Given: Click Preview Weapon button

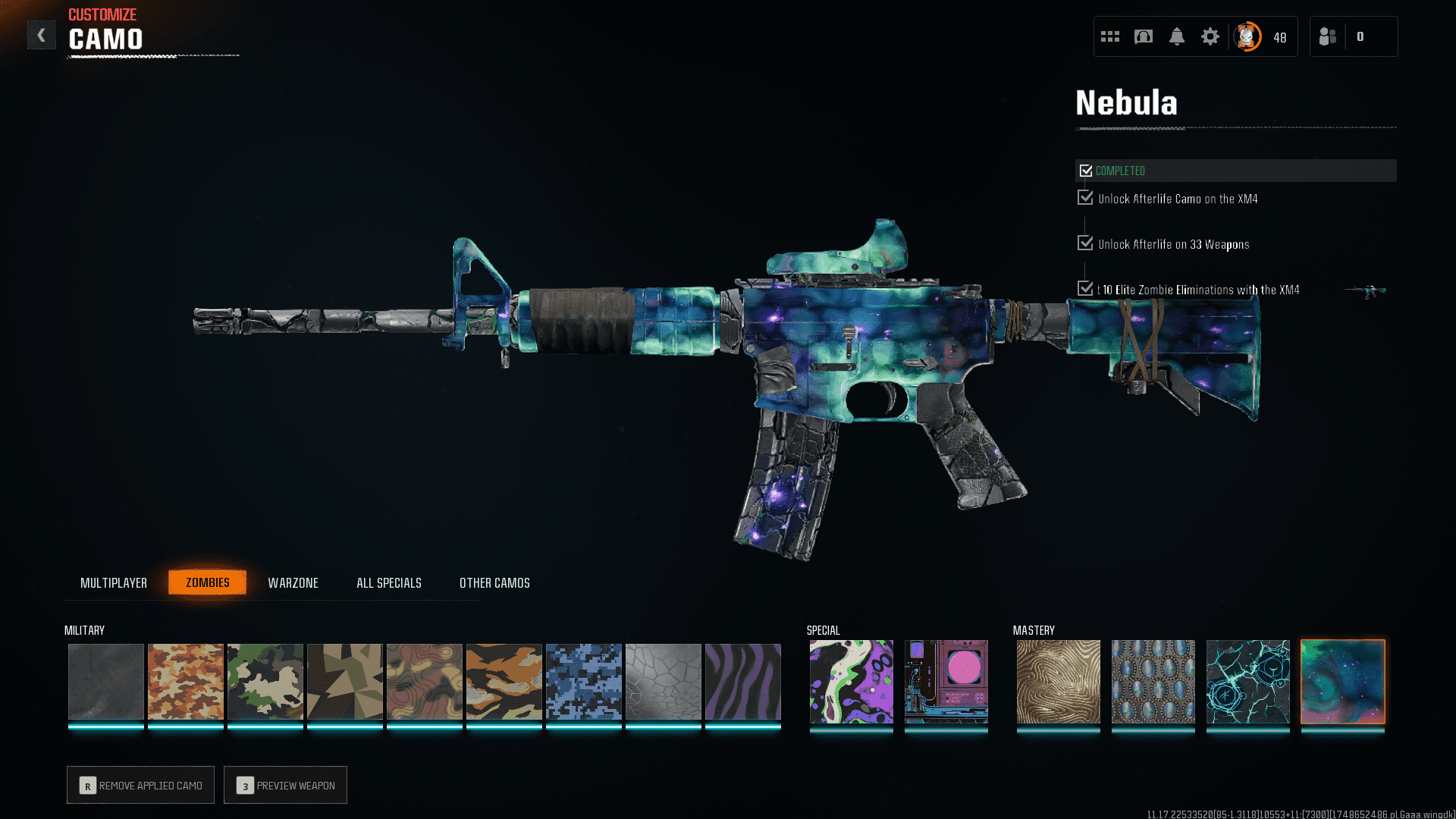Looking at the screenshot, I should (x=285, y=785).
